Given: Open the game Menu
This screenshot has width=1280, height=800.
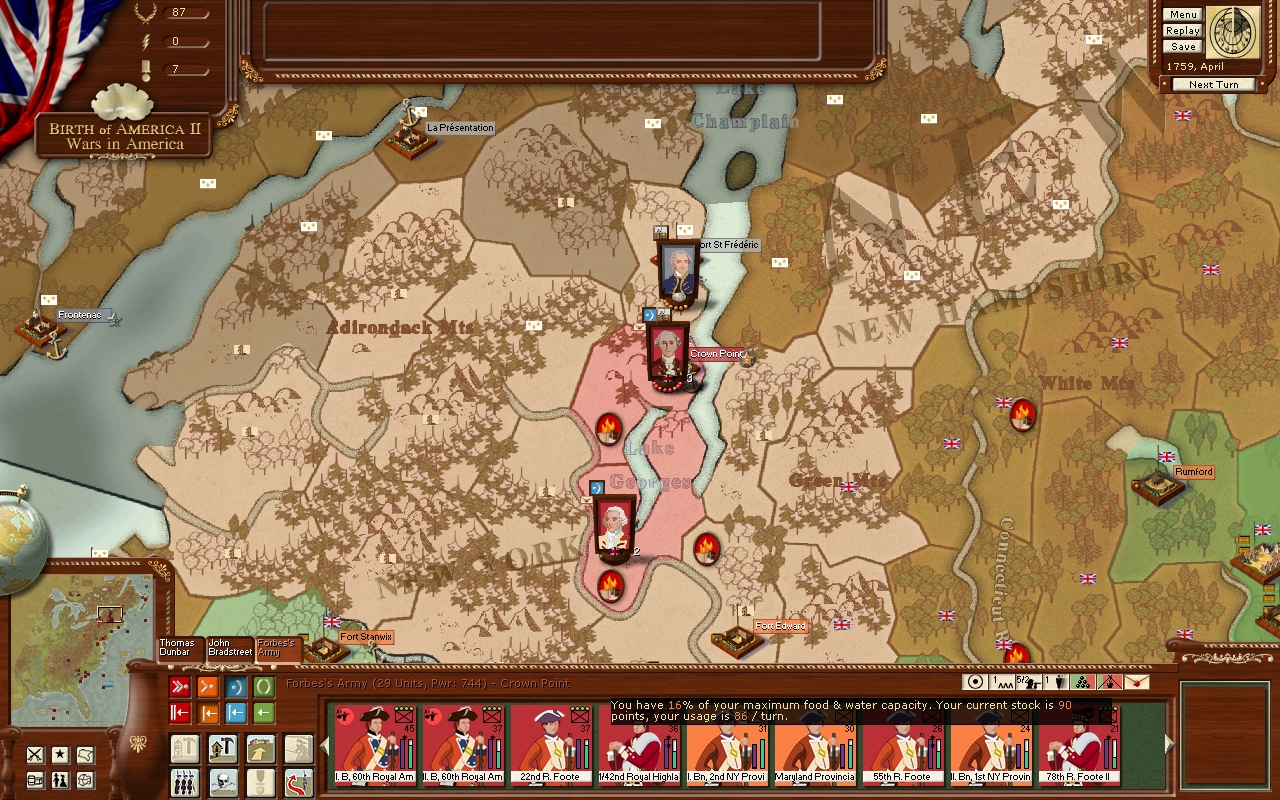Looking at the screenshot, I should coord(1182,15).
